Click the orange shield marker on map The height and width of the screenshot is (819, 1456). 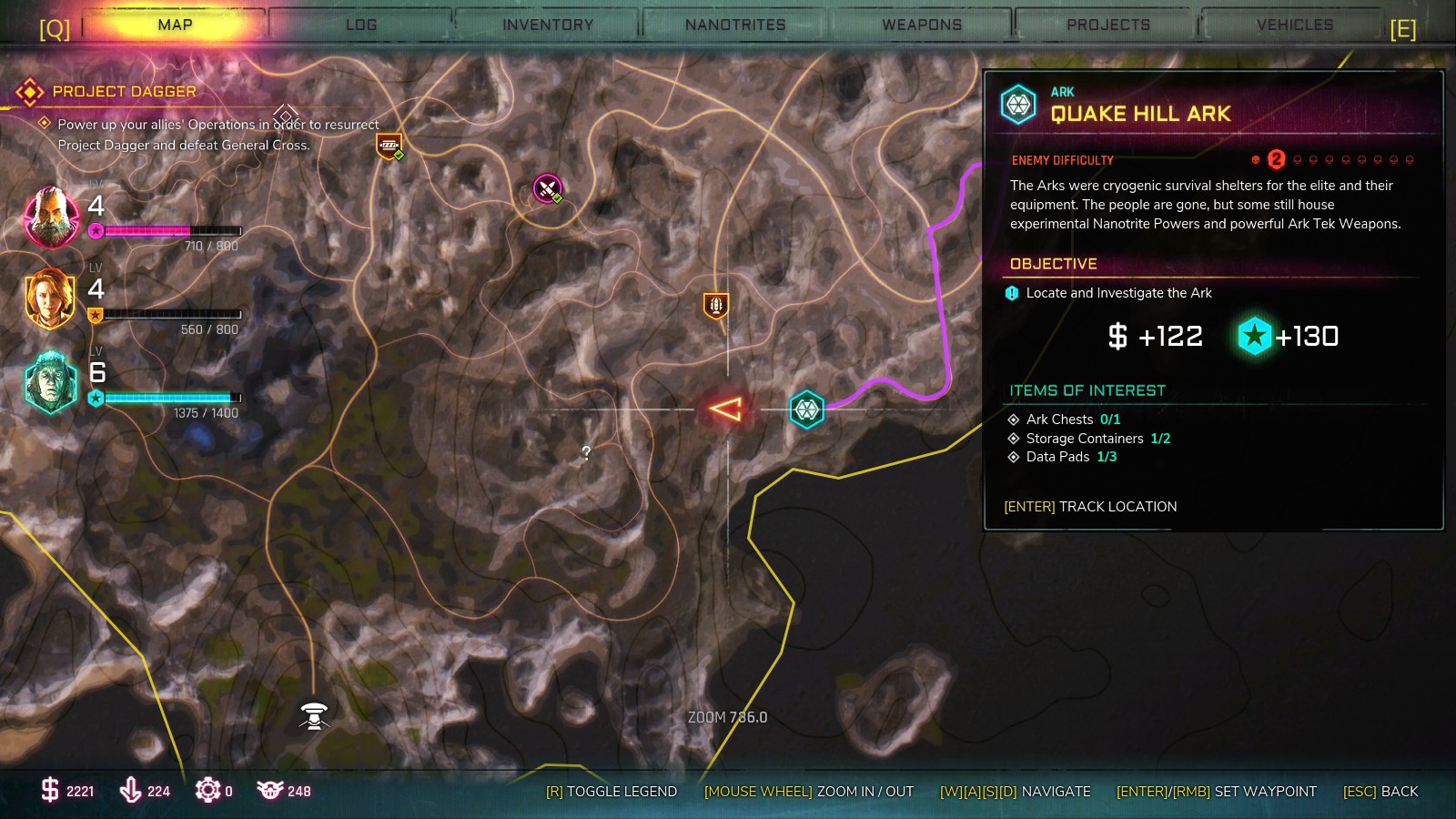[716, 305]
